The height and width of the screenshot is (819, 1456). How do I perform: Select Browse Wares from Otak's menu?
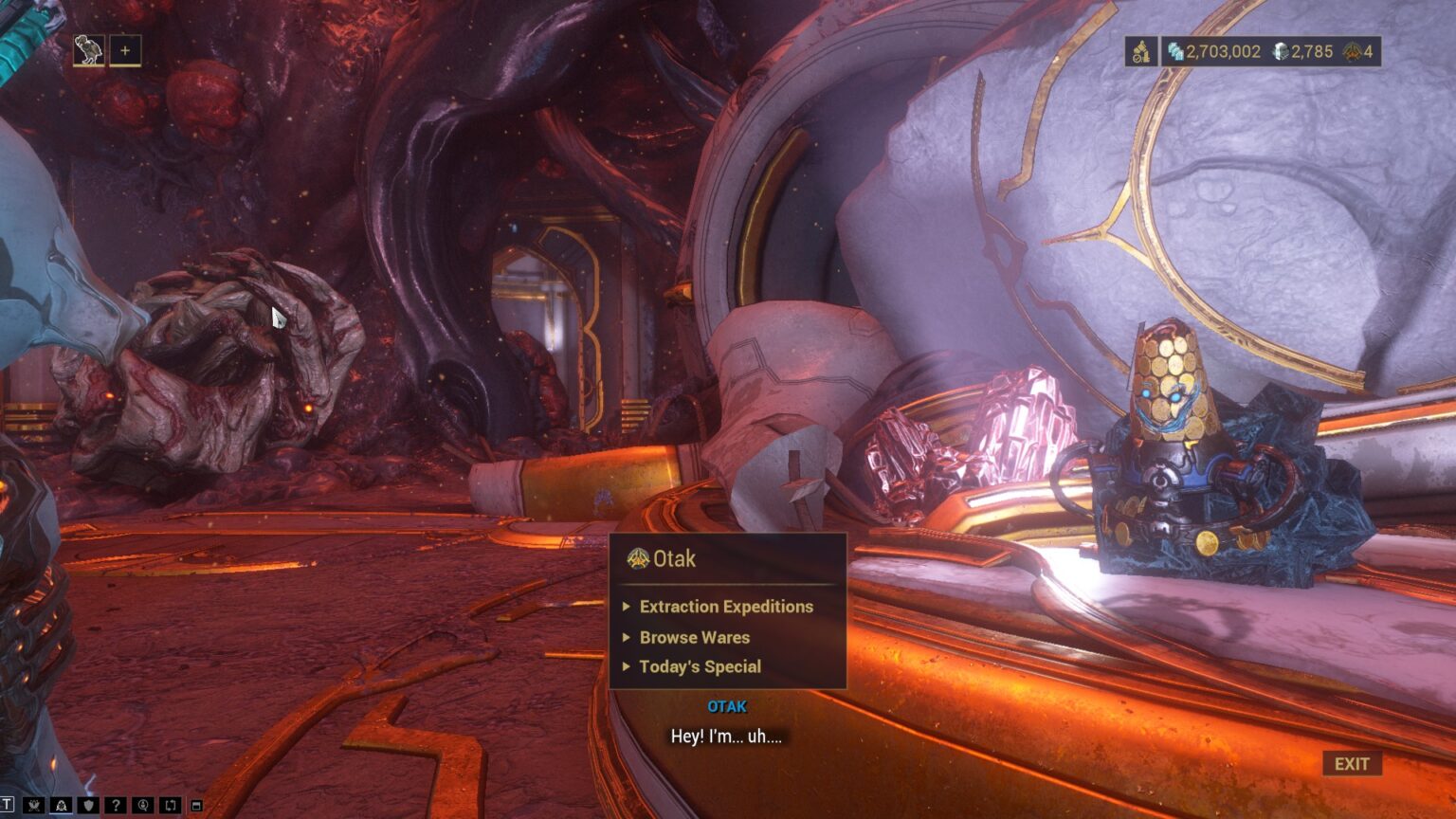click(695, 638)
